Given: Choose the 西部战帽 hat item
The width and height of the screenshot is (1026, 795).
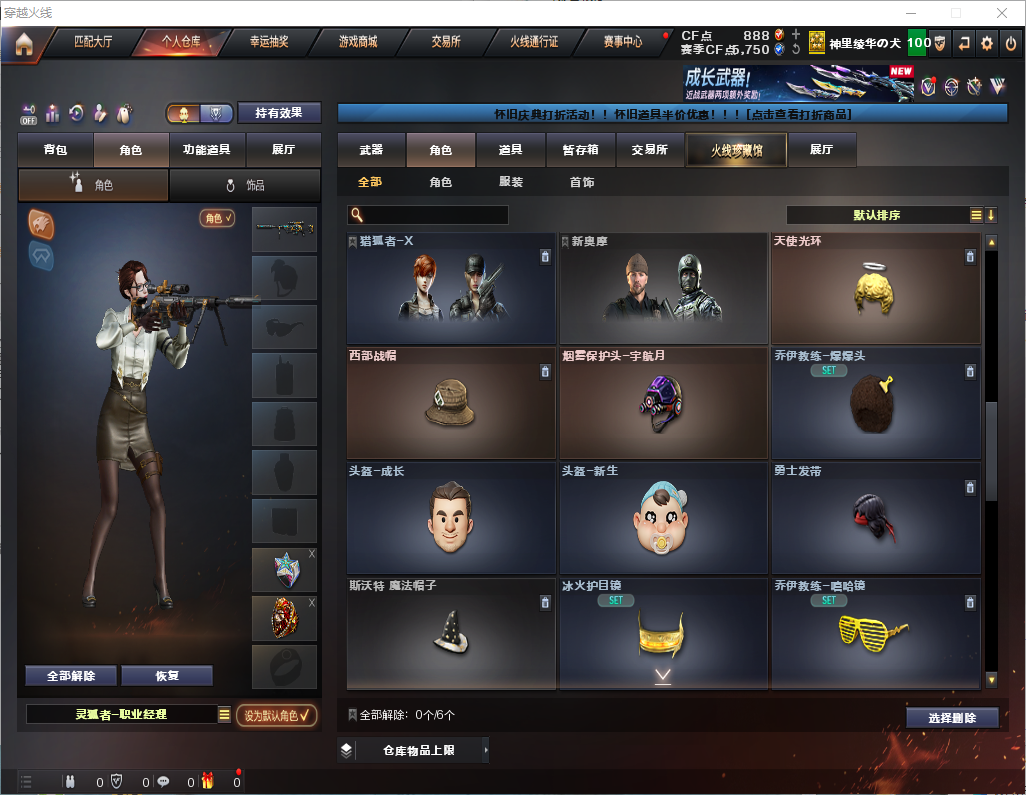Looking at the screenshot, I should tap(450, 403).
